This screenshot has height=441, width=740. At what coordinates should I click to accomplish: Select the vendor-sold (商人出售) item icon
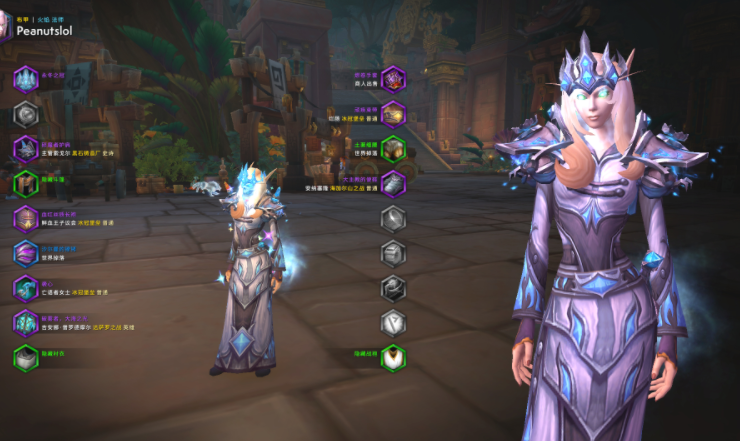(x=394, y=79)
